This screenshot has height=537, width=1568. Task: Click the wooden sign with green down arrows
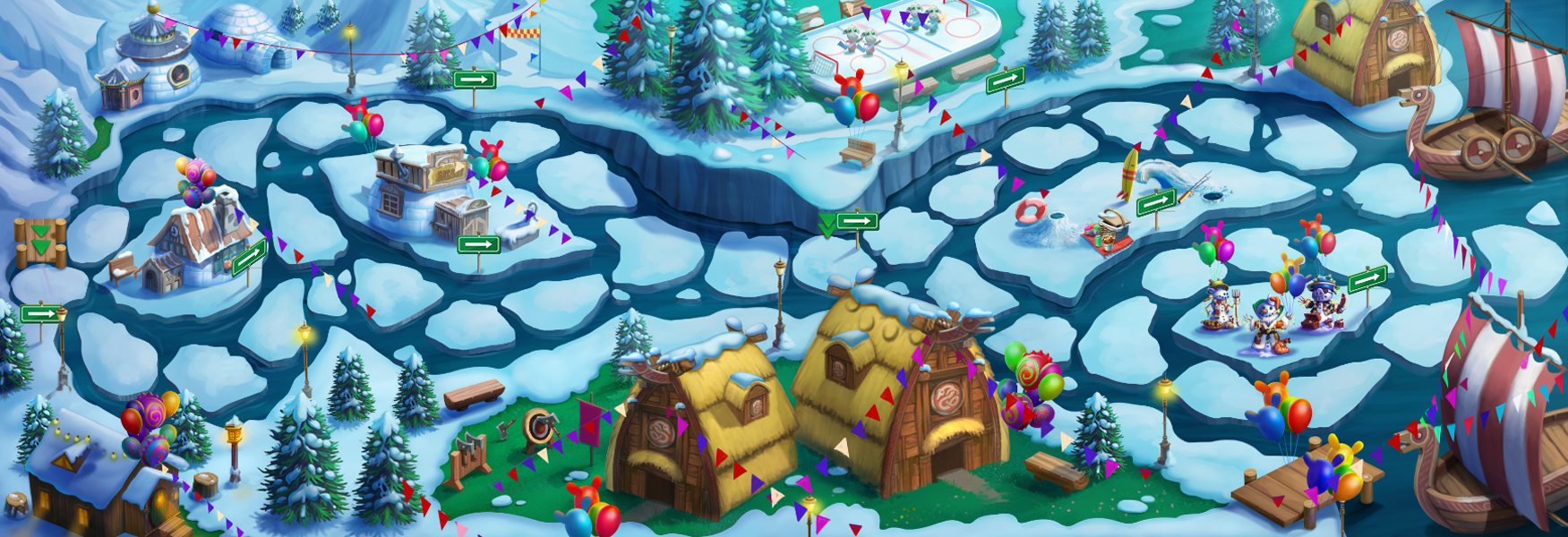tap(40, 243)
